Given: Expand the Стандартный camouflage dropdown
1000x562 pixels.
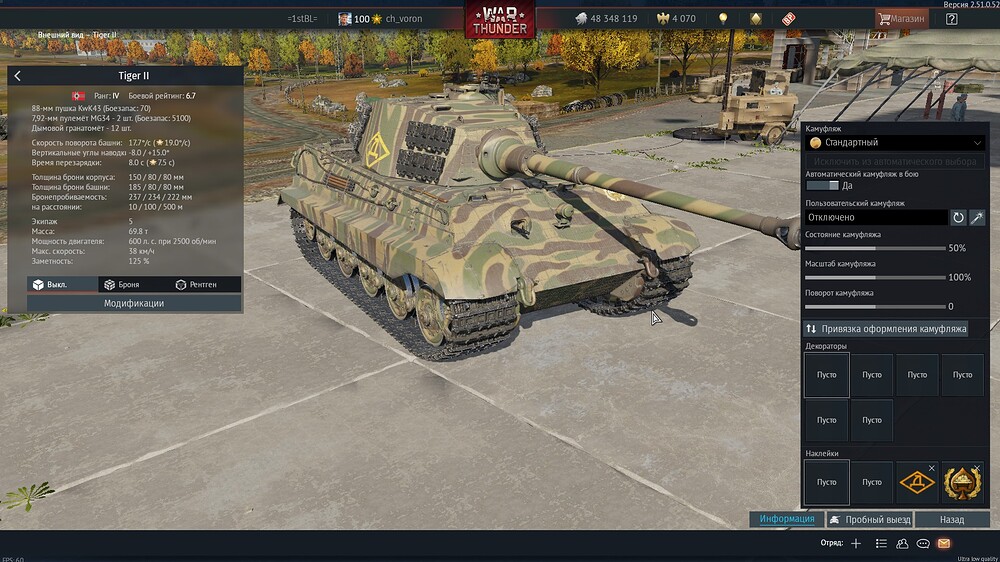Looking at the screenshot, I should (895, 143).
